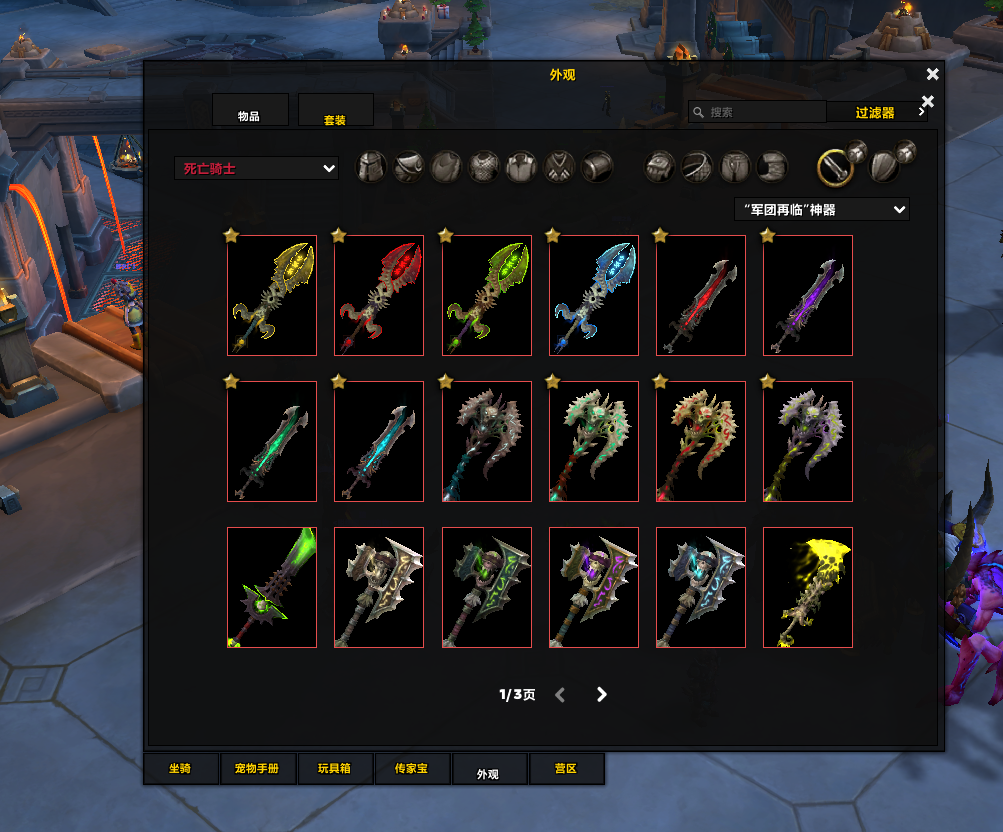Select the green-bladed spiked mace appearance
Image resolution: width=1003 pixels, height=832 pixels.
(272, 587)
